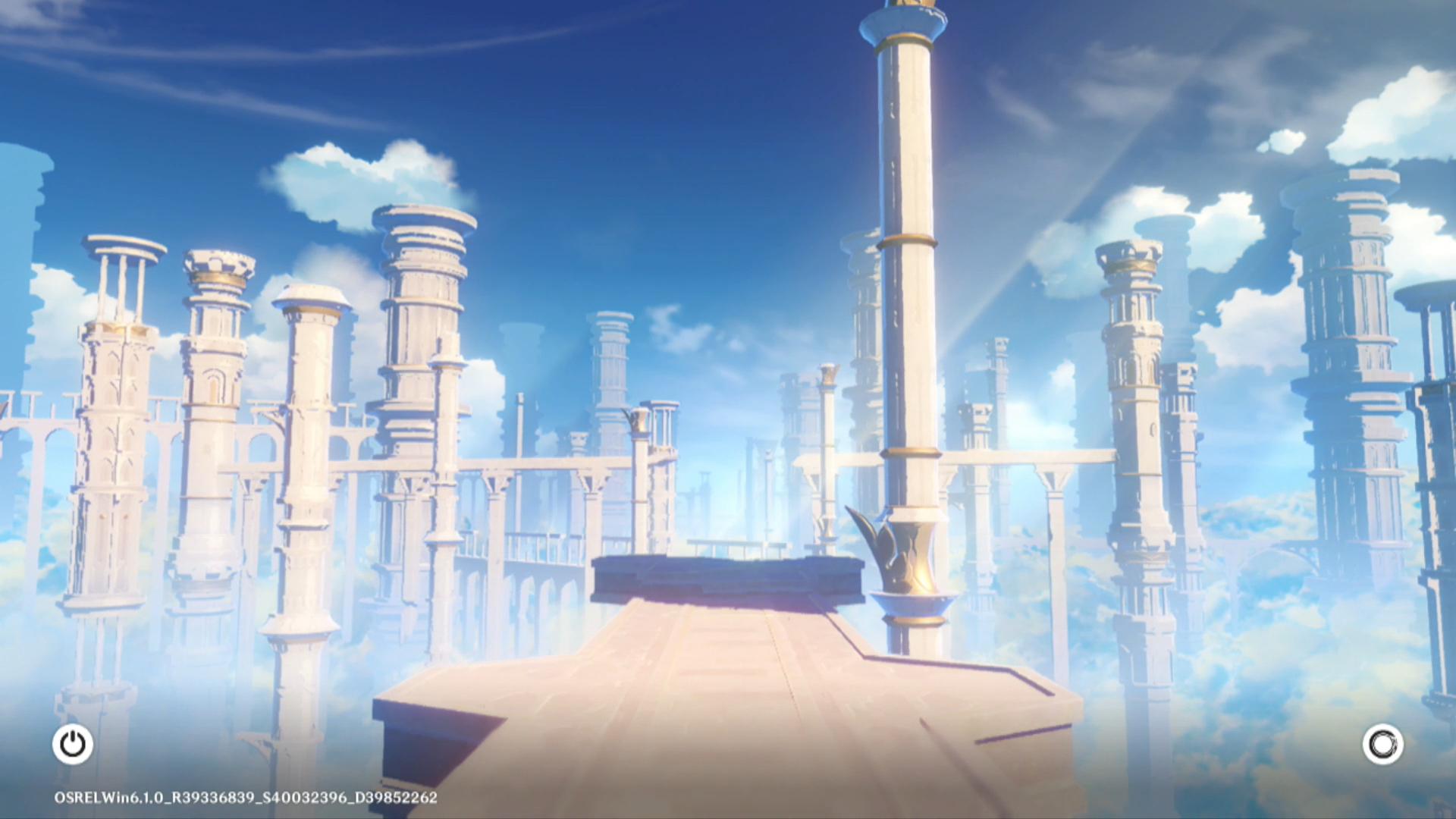Viewport: 1456px width, 819px height.
Task: Open the circular ring icon button
Action: point(1382,744)
